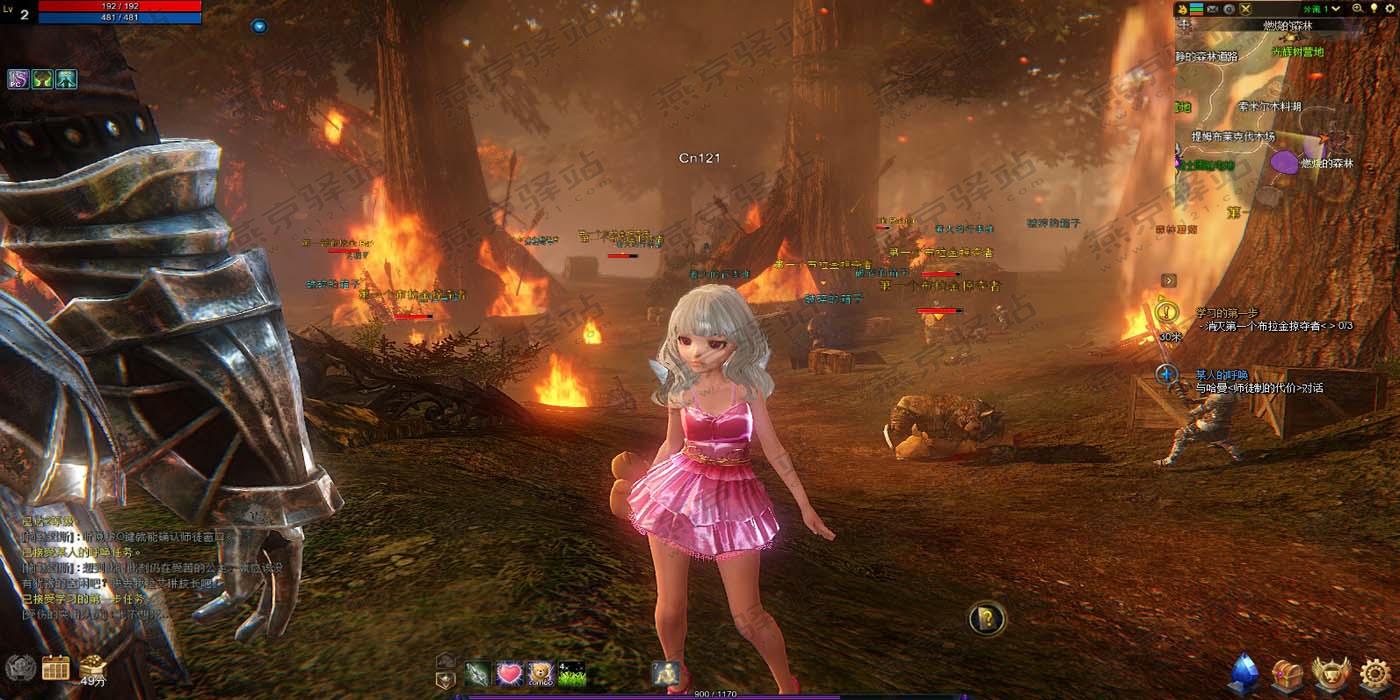1400x700 pixels.
Task: Click the purple S buff icon
Action: point(18,79)
